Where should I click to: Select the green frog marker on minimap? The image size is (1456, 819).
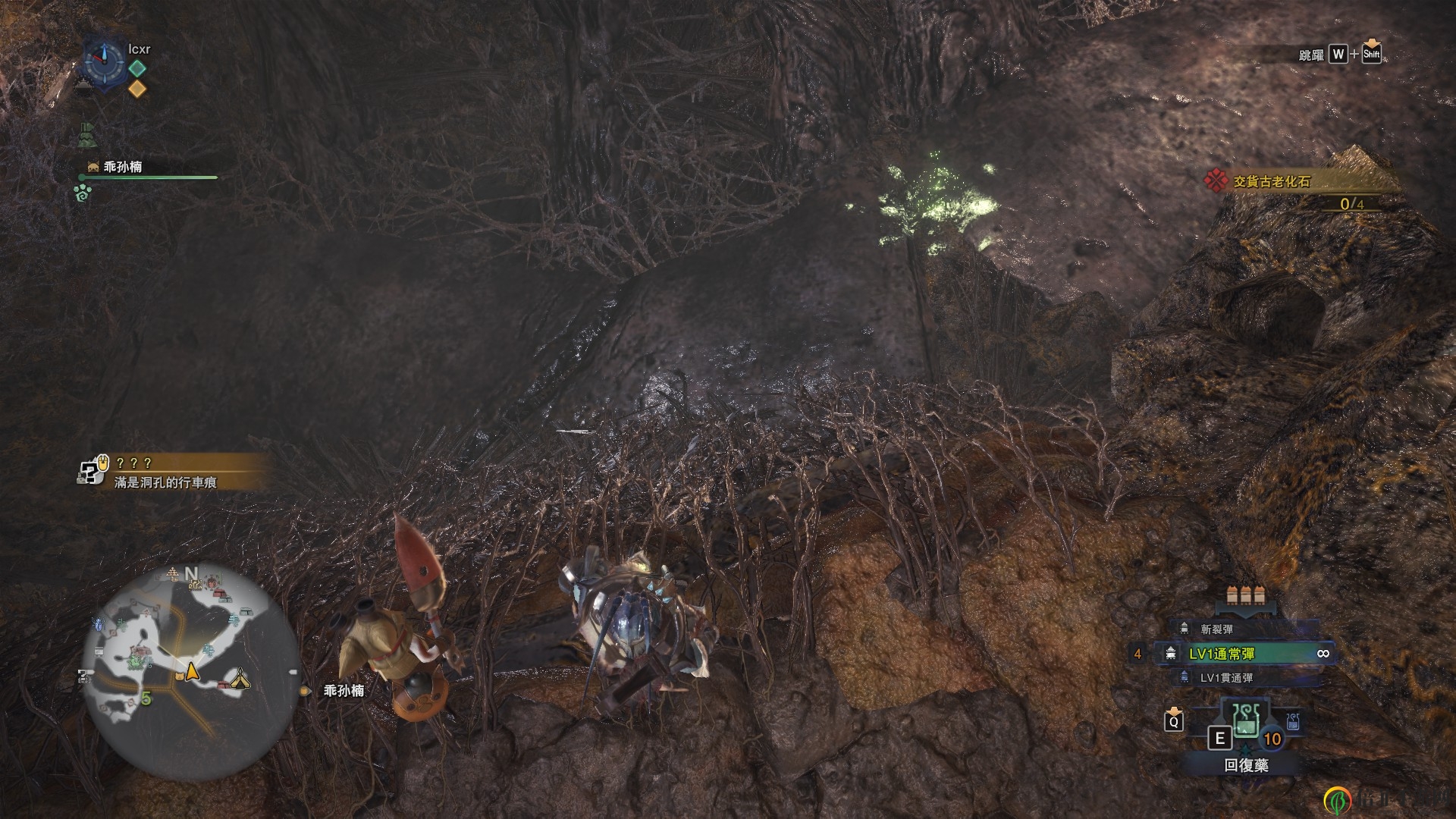pos(135,663)
